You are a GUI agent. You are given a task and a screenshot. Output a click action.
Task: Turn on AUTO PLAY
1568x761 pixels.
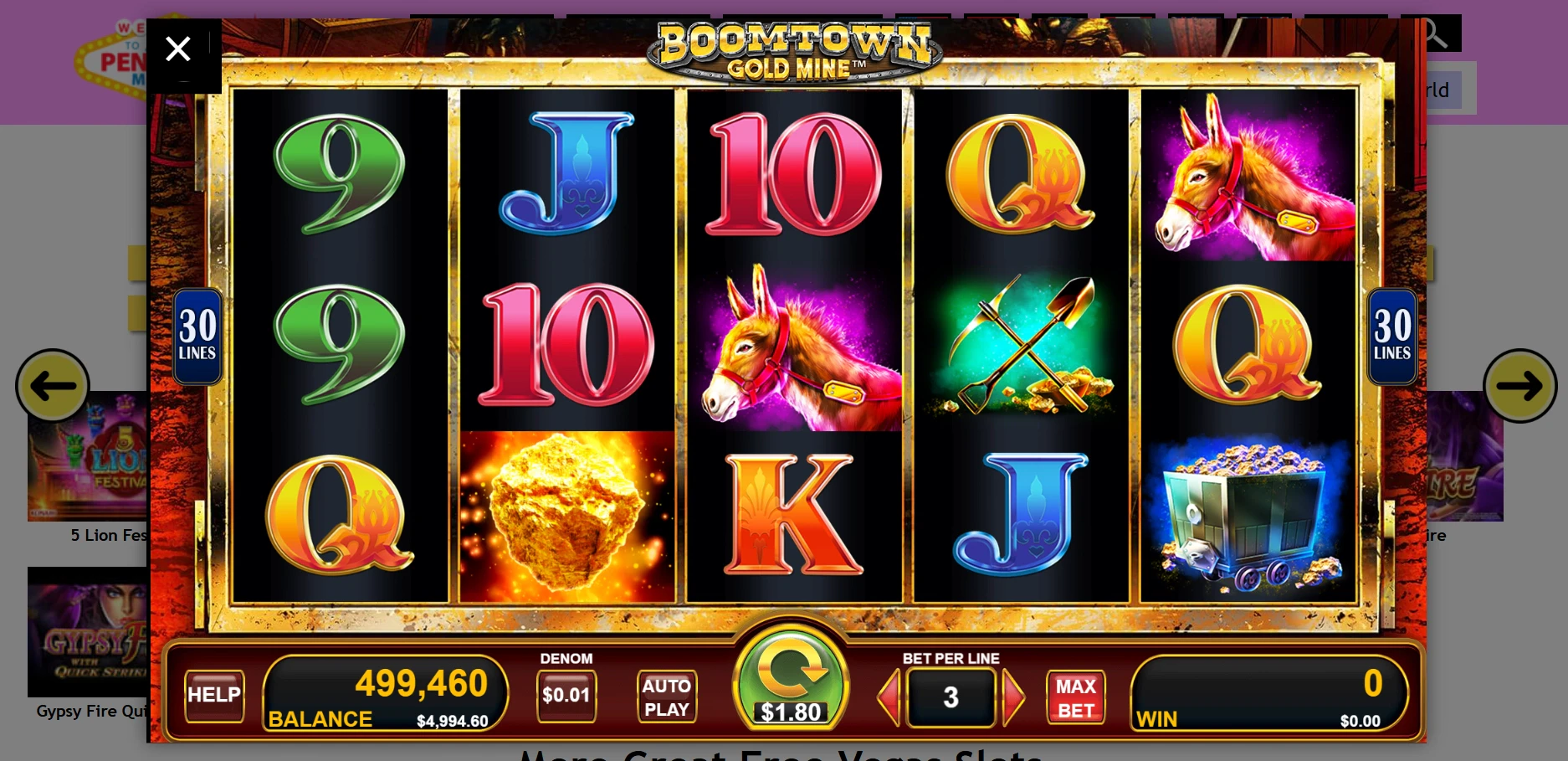pos(666,697)
